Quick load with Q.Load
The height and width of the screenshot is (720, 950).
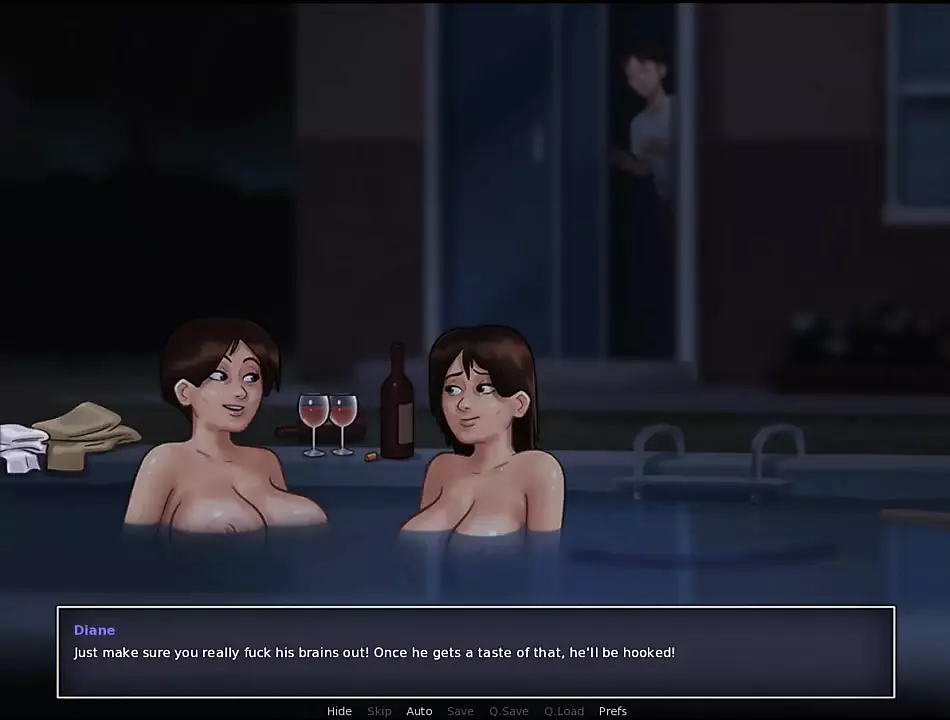(564, 711)
